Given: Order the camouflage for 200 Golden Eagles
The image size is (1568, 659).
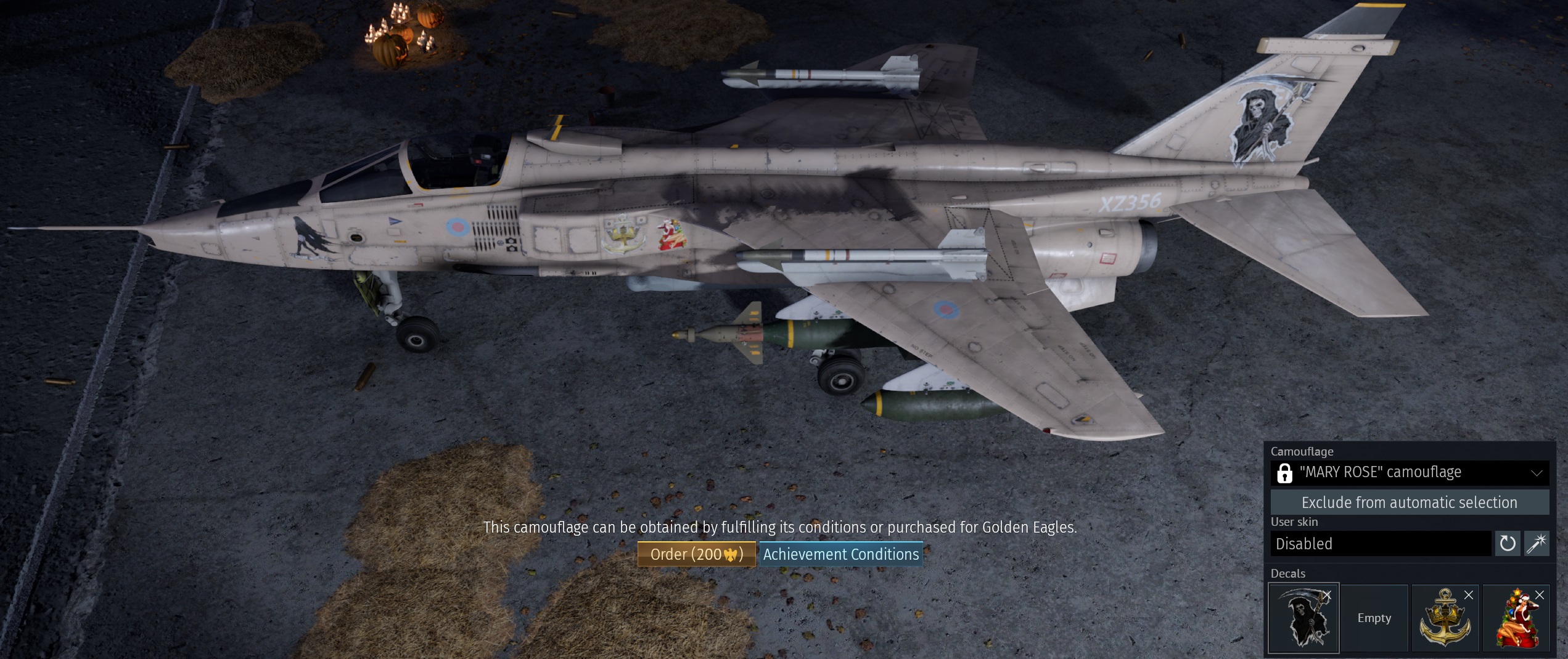Looking at the screenshot, I should coord(696,554).
